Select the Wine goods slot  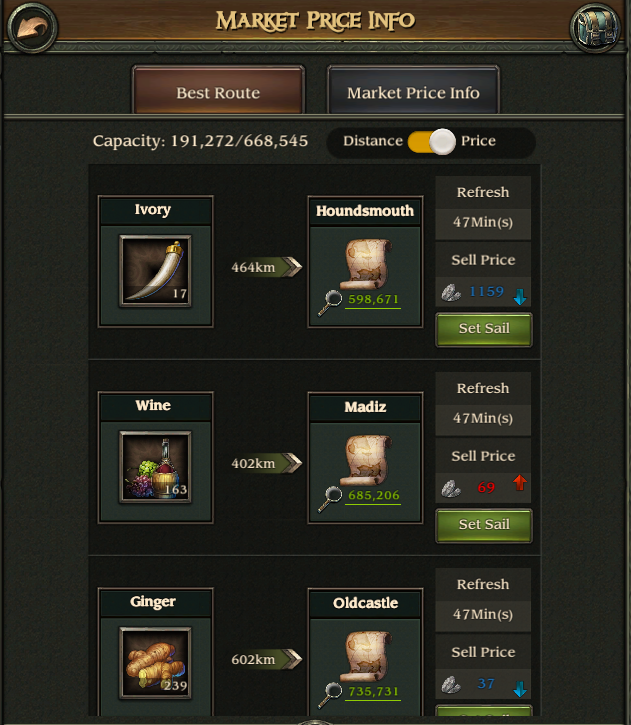pyautogui.click(x=155, y=466)
